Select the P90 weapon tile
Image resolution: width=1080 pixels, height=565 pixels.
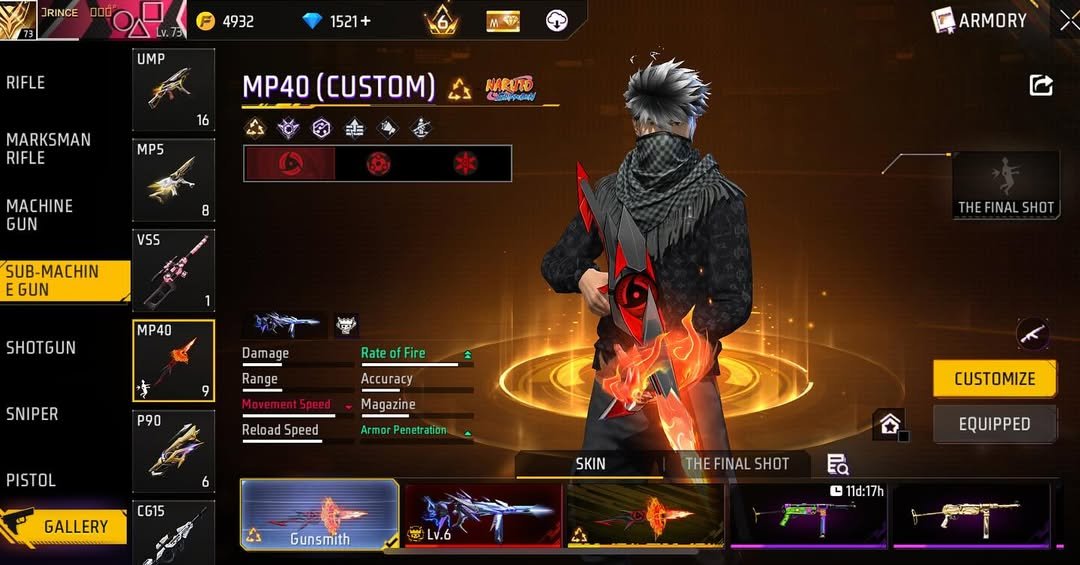click(x=173, y=451)
